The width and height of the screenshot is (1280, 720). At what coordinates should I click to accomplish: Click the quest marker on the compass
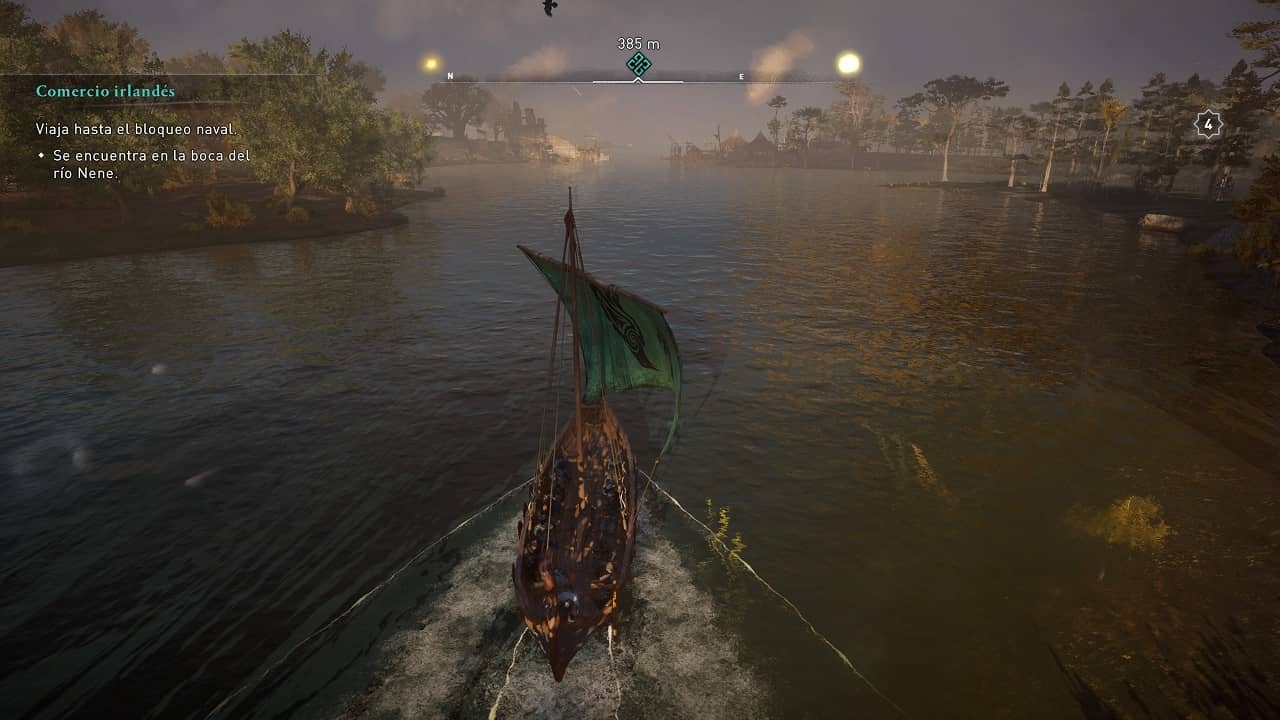click(638, 65)
